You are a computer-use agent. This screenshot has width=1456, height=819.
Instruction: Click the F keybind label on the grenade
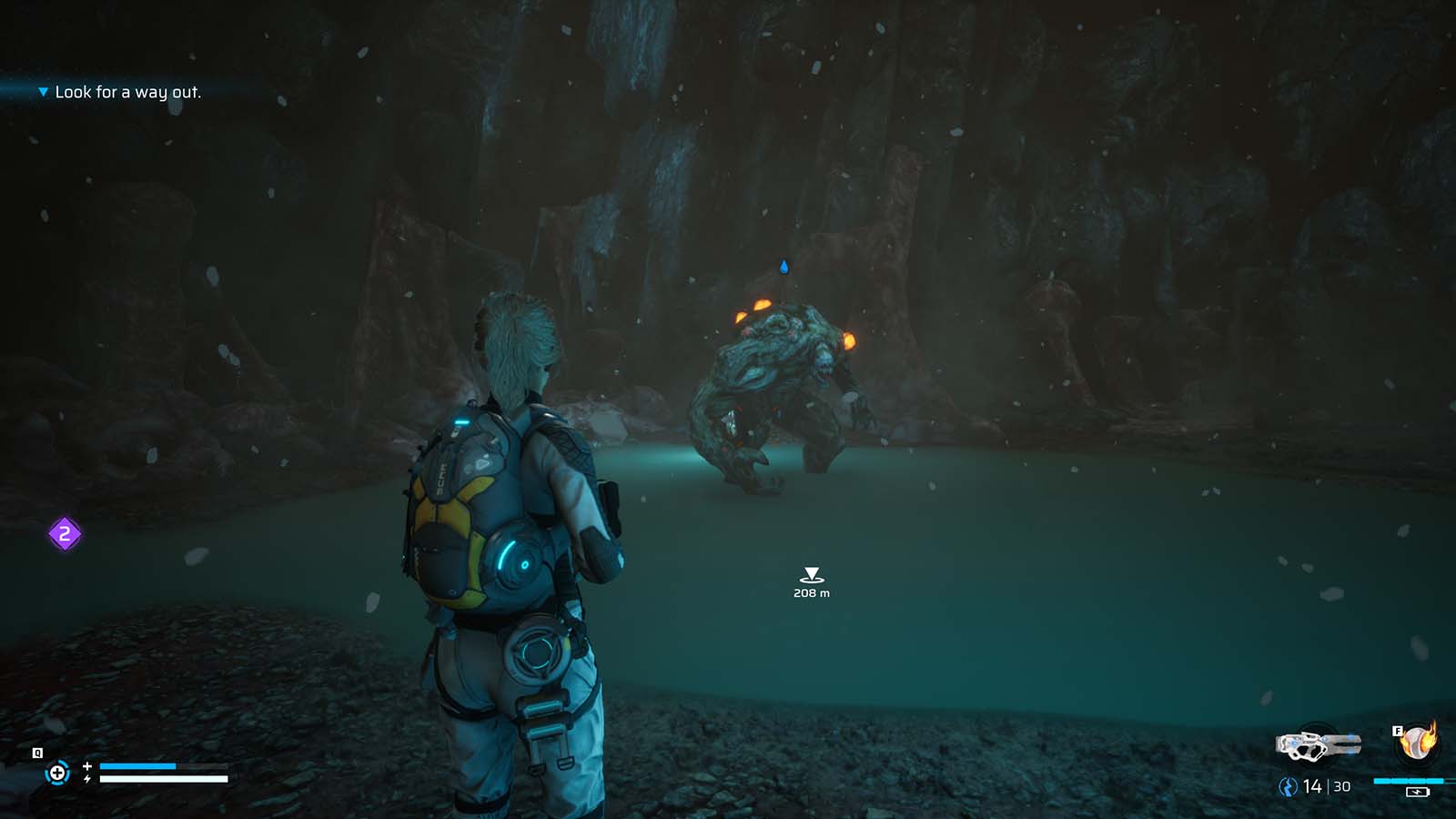tap(1398, 731)
